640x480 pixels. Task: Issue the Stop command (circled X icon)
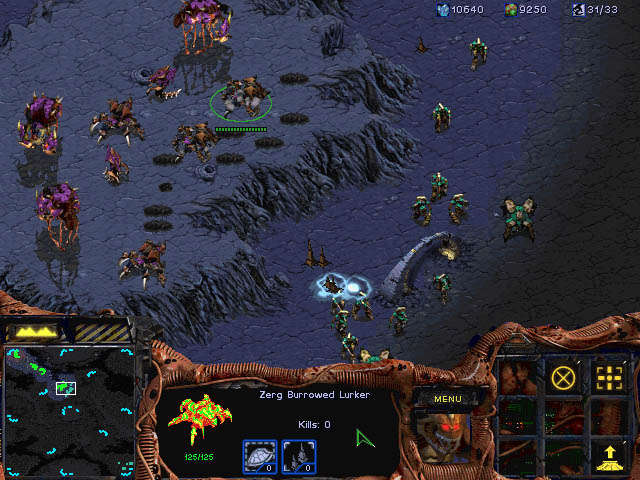click(564, 378)
